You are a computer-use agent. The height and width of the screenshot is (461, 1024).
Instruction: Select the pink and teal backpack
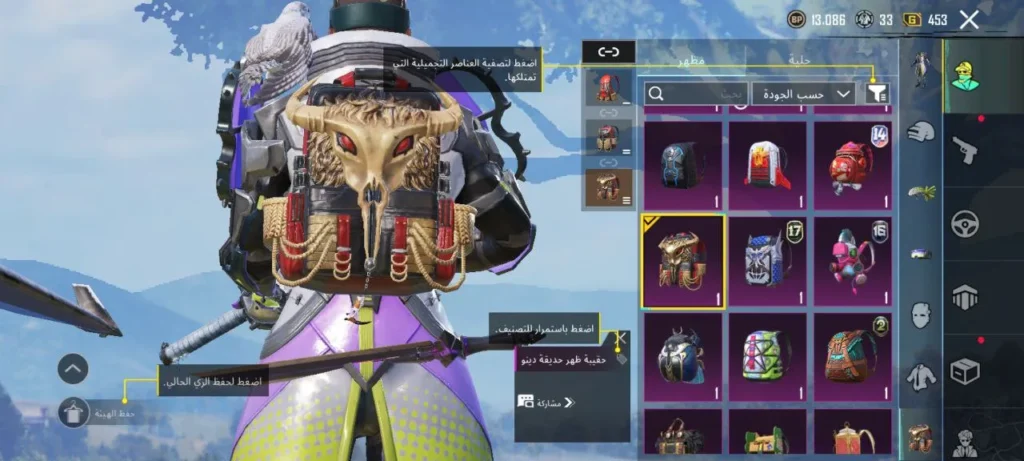(x=852, y=261)
